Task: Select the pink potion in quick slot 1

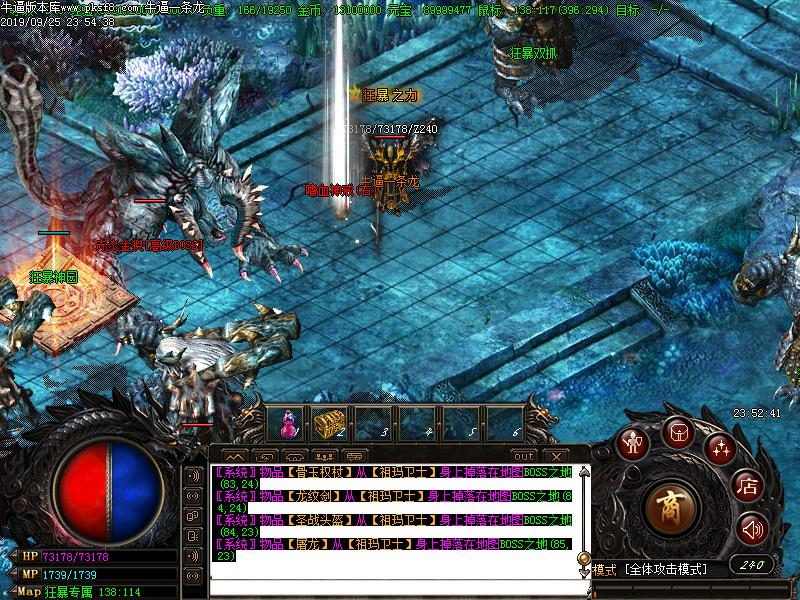Action: (289, 424)
